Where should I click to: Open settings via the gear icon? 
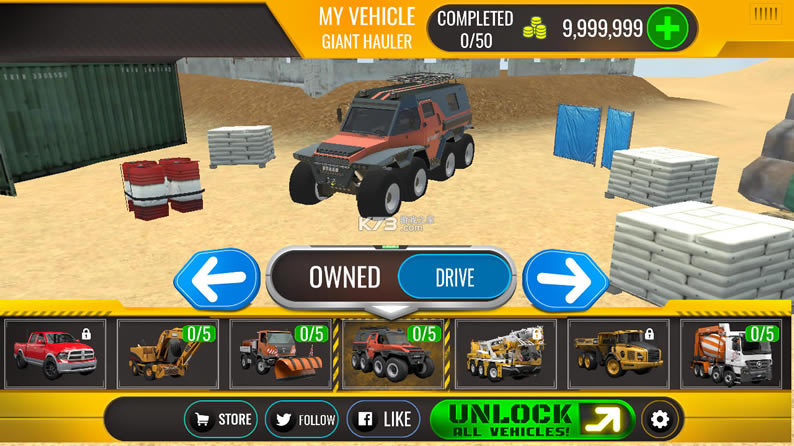tap(659, 419)
